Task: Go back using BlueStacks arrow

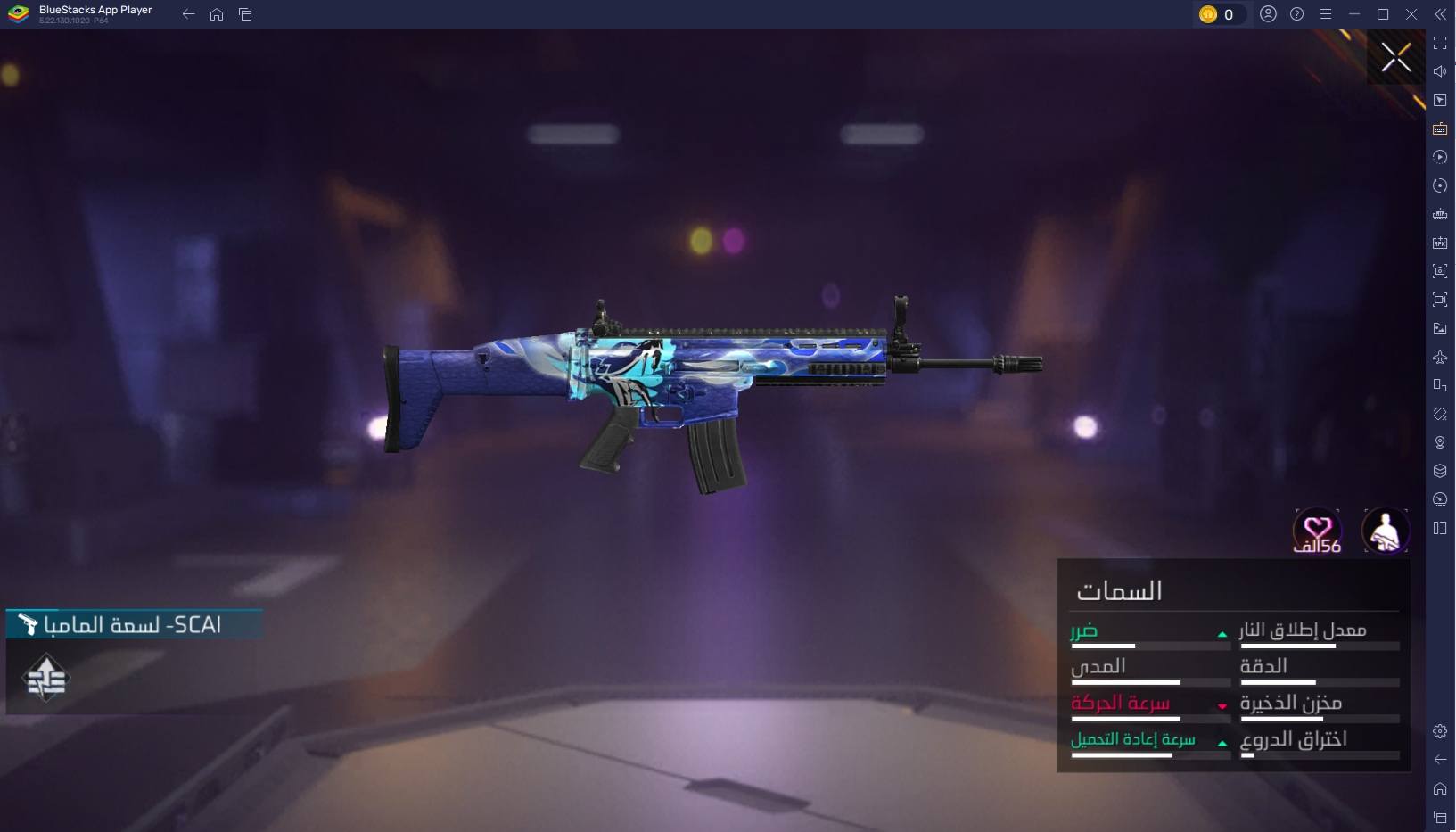Action: (x=188, y=14)
